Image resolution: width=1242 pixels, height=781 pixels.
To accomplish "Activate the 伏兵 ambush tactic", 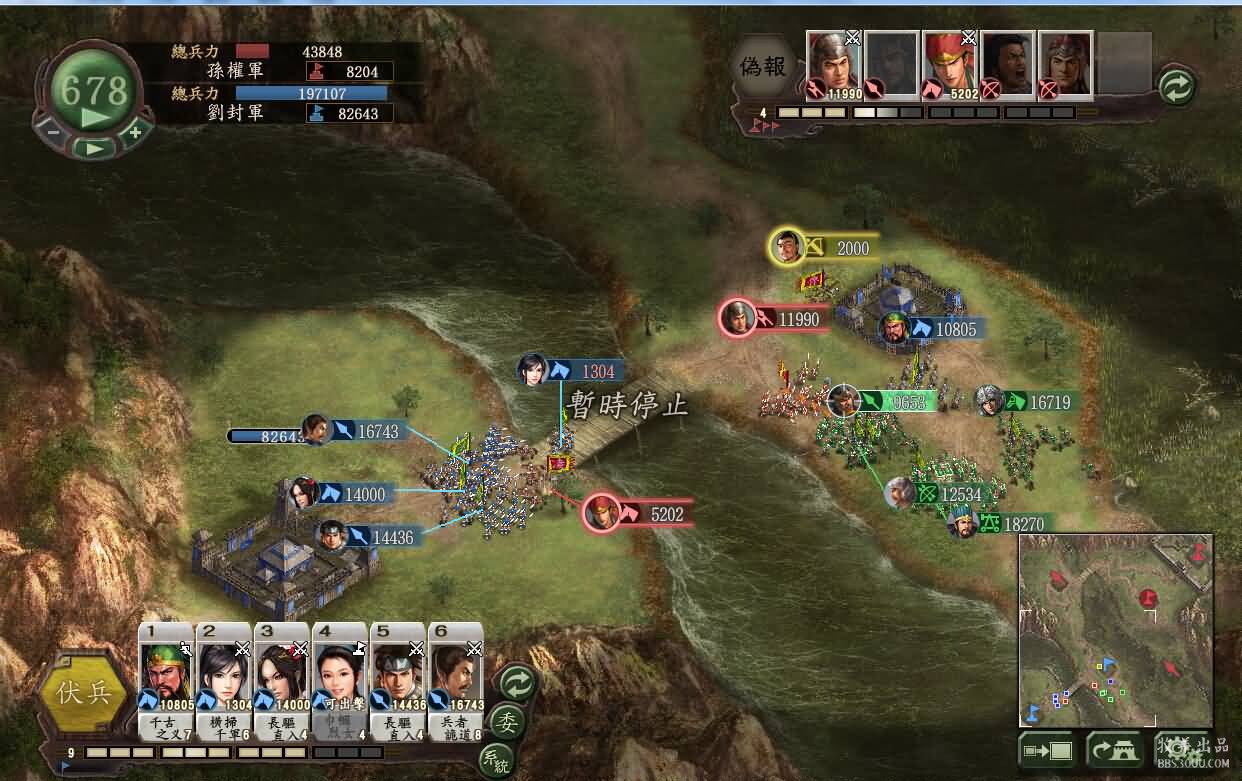I will [84, 692].
